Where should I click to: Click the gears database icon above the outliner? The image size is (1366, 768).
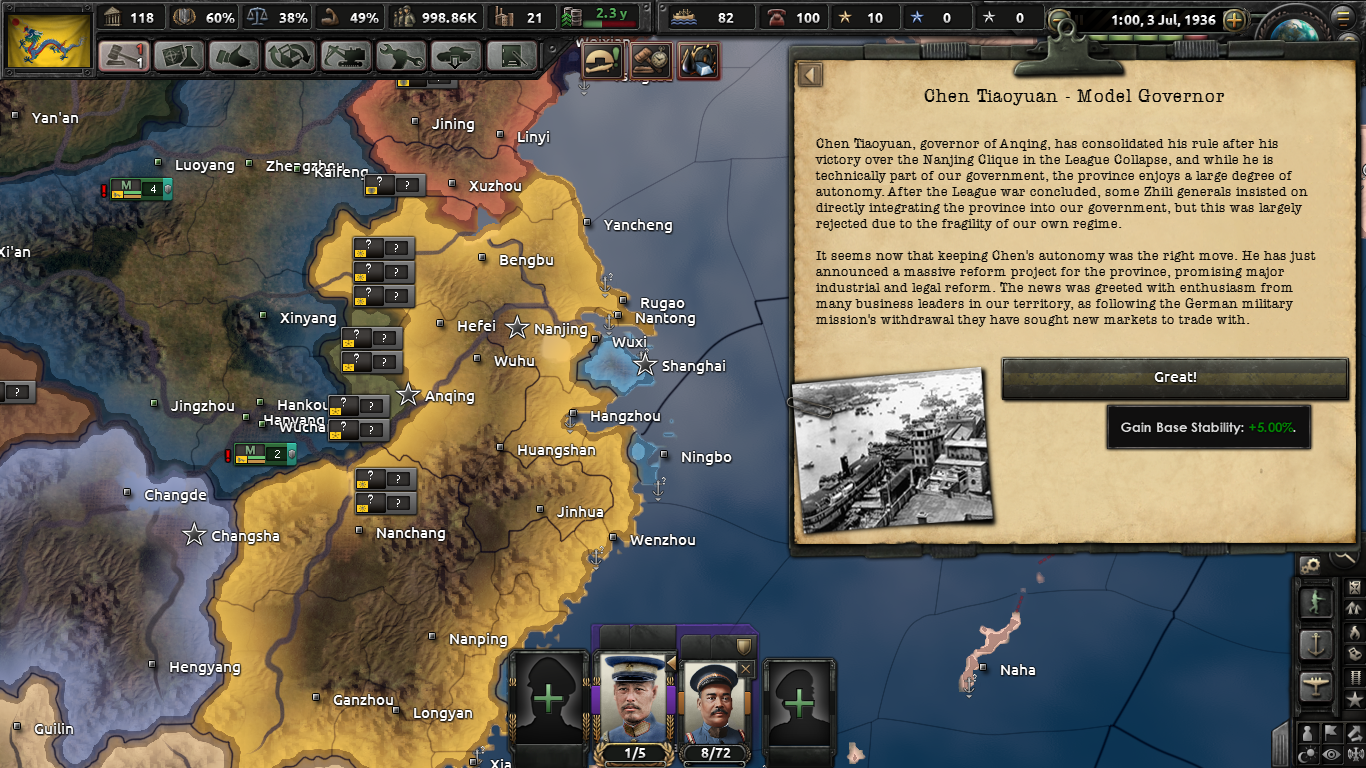1311,565
